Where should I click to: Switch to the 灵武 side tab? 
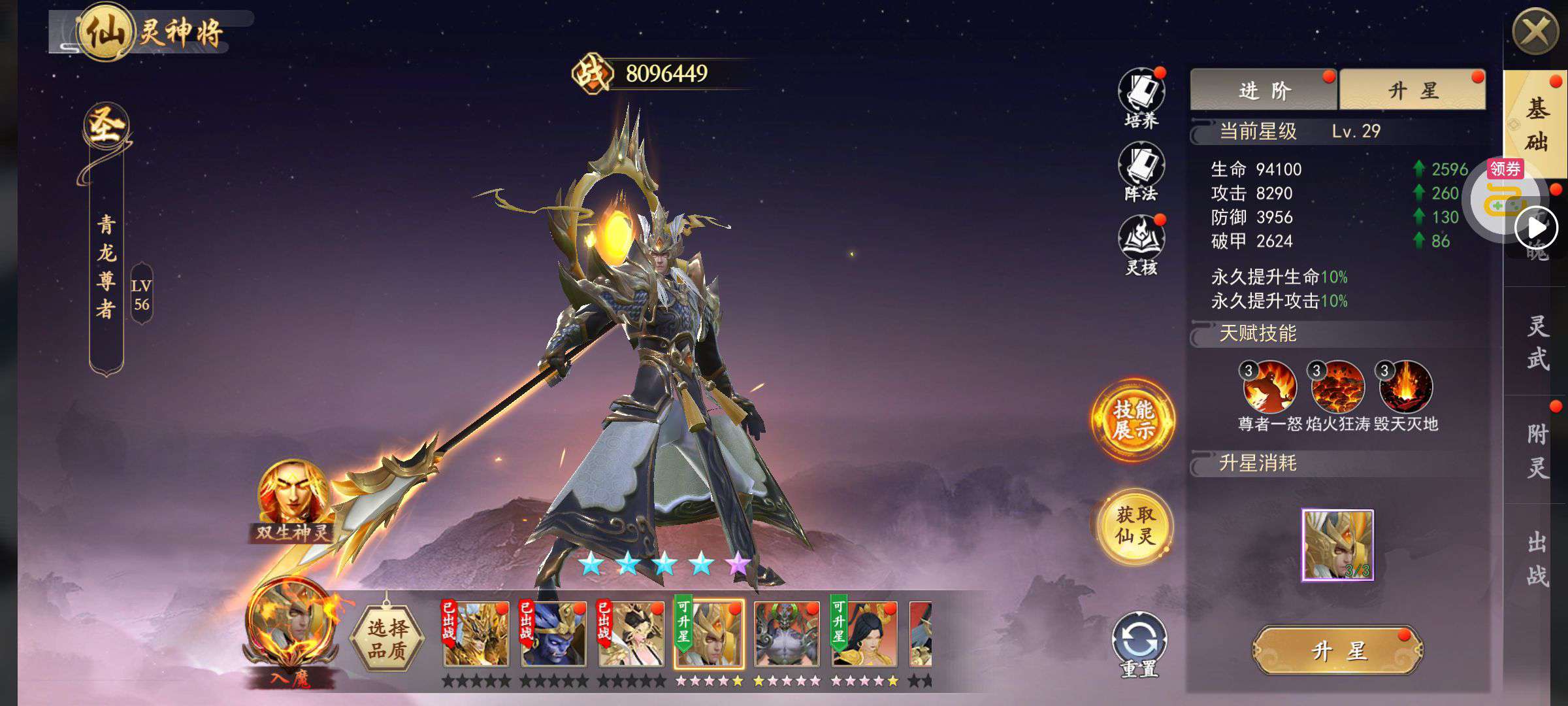pos(1537,342)
